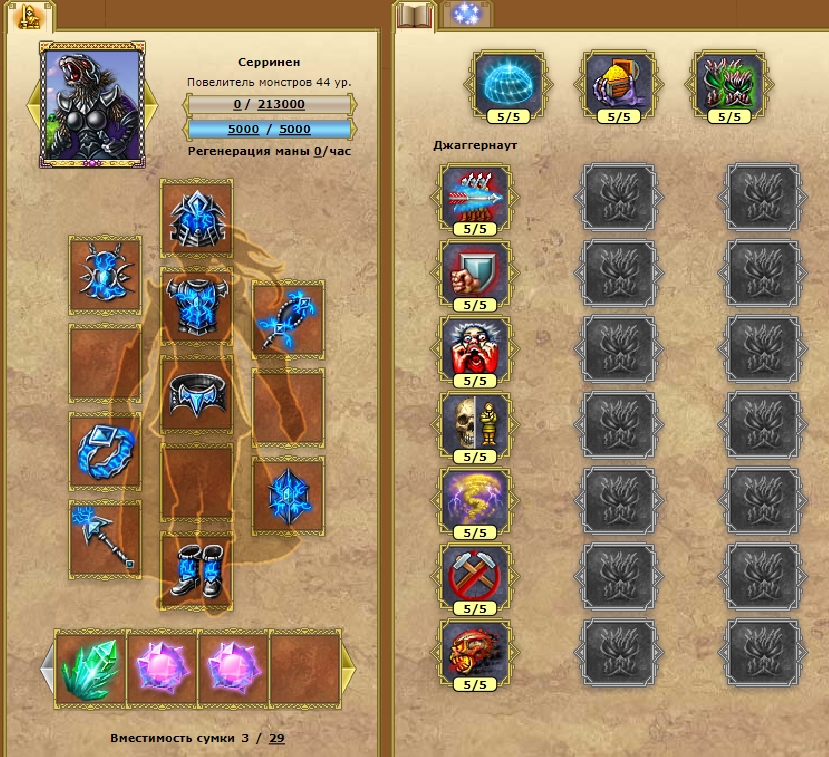
Task: Open the flying arrows skill
Action: point(475,194)
